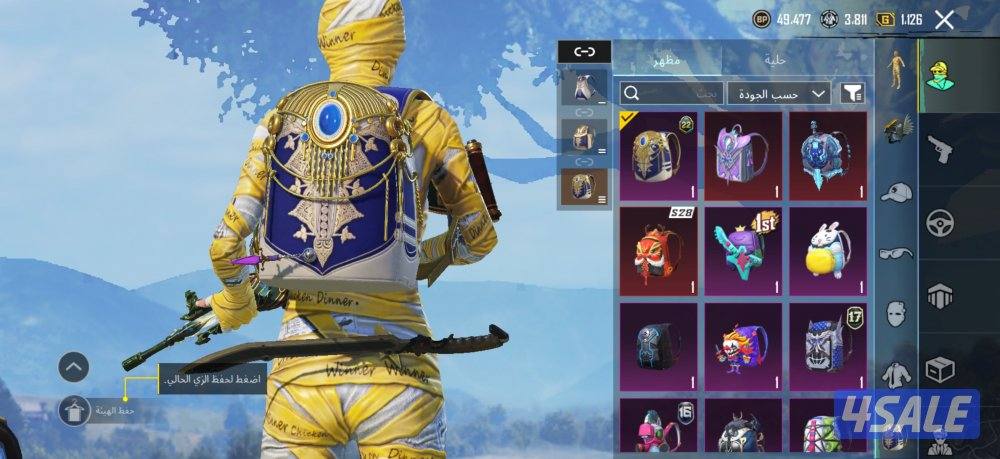Show the sunglasses eyewear category
1000x459 pixels.
point(896,254)
